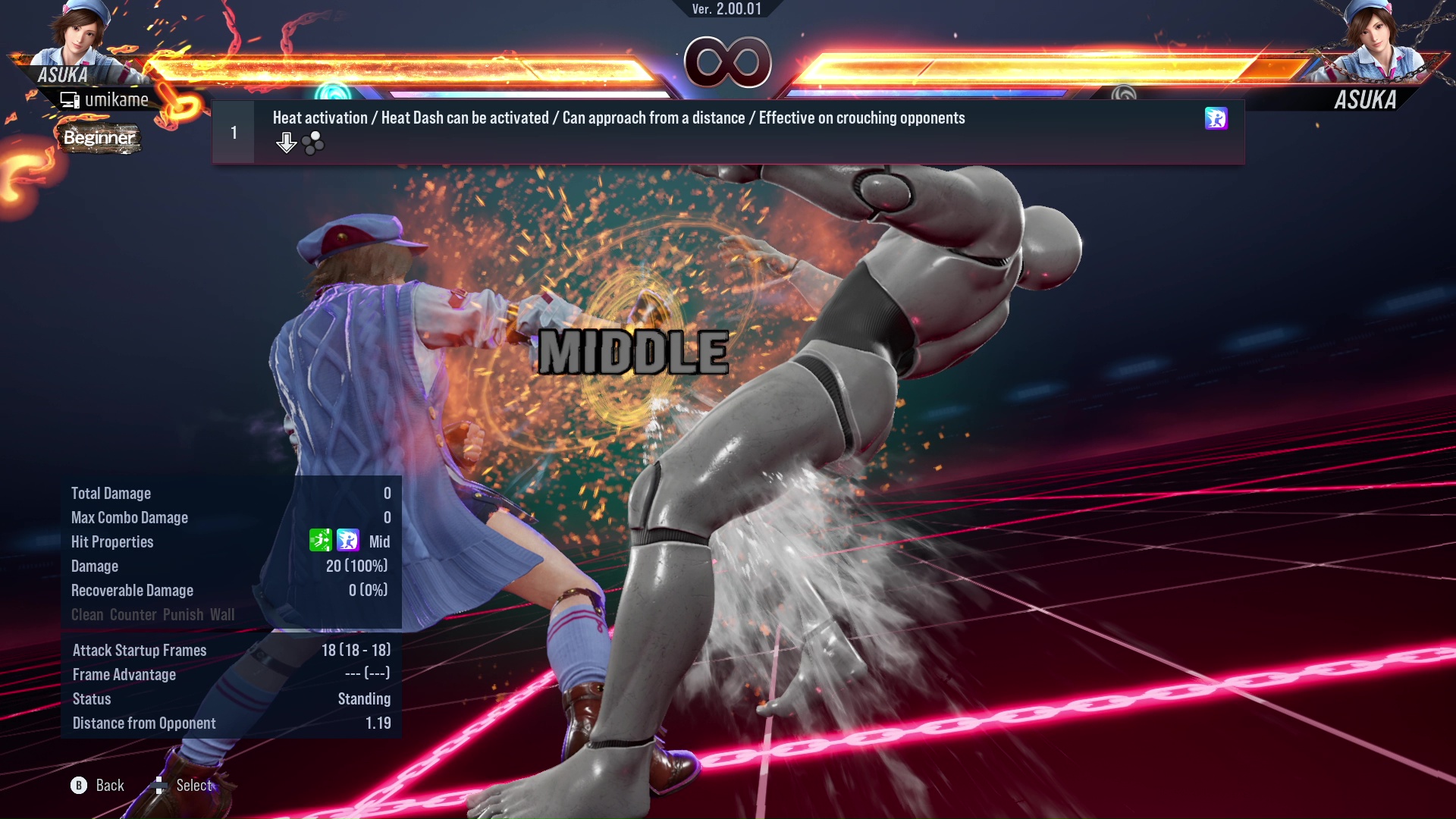1456x819 pixels.
Task: Select the Beginner rank plate
Action: point(99,138)
